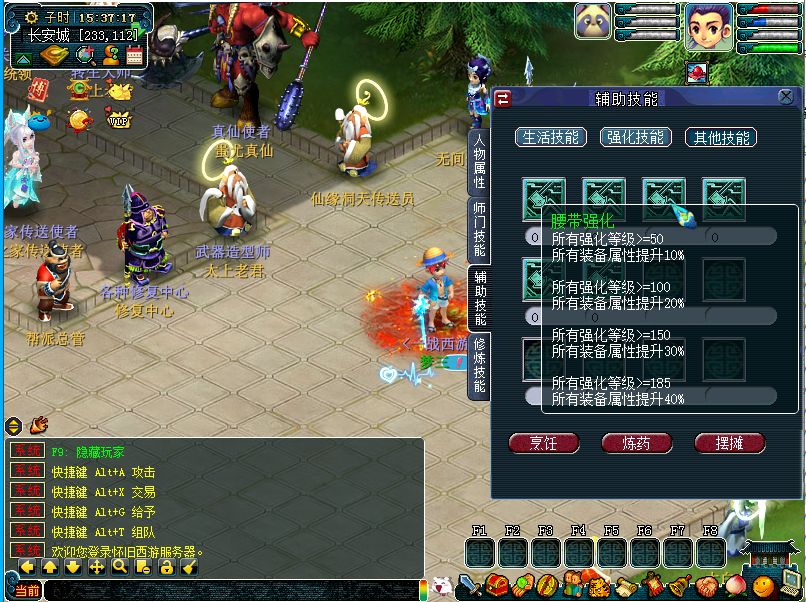Switch to the 修炼技能 side tab
This screenshot has height=602, width=806.
[x=479, y=364]
